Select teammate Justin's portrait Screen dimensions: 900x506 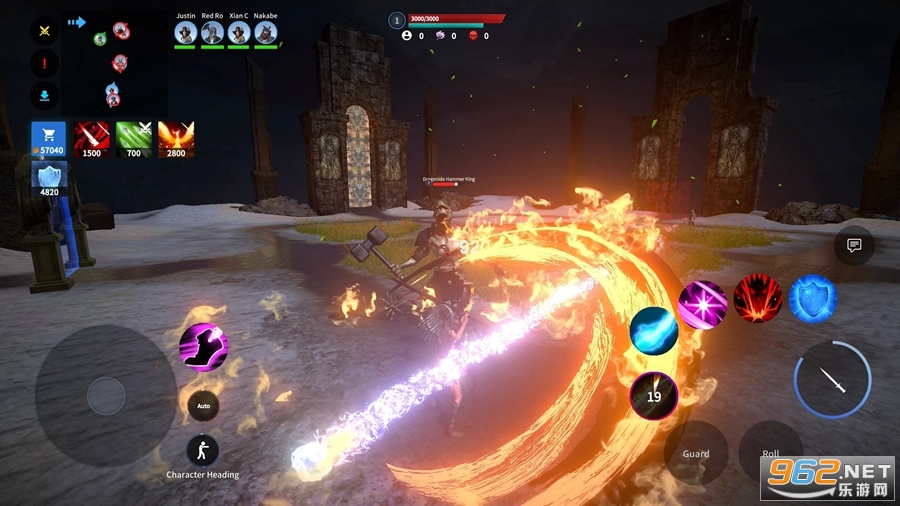pyautogui.click(x=185, y=32)
